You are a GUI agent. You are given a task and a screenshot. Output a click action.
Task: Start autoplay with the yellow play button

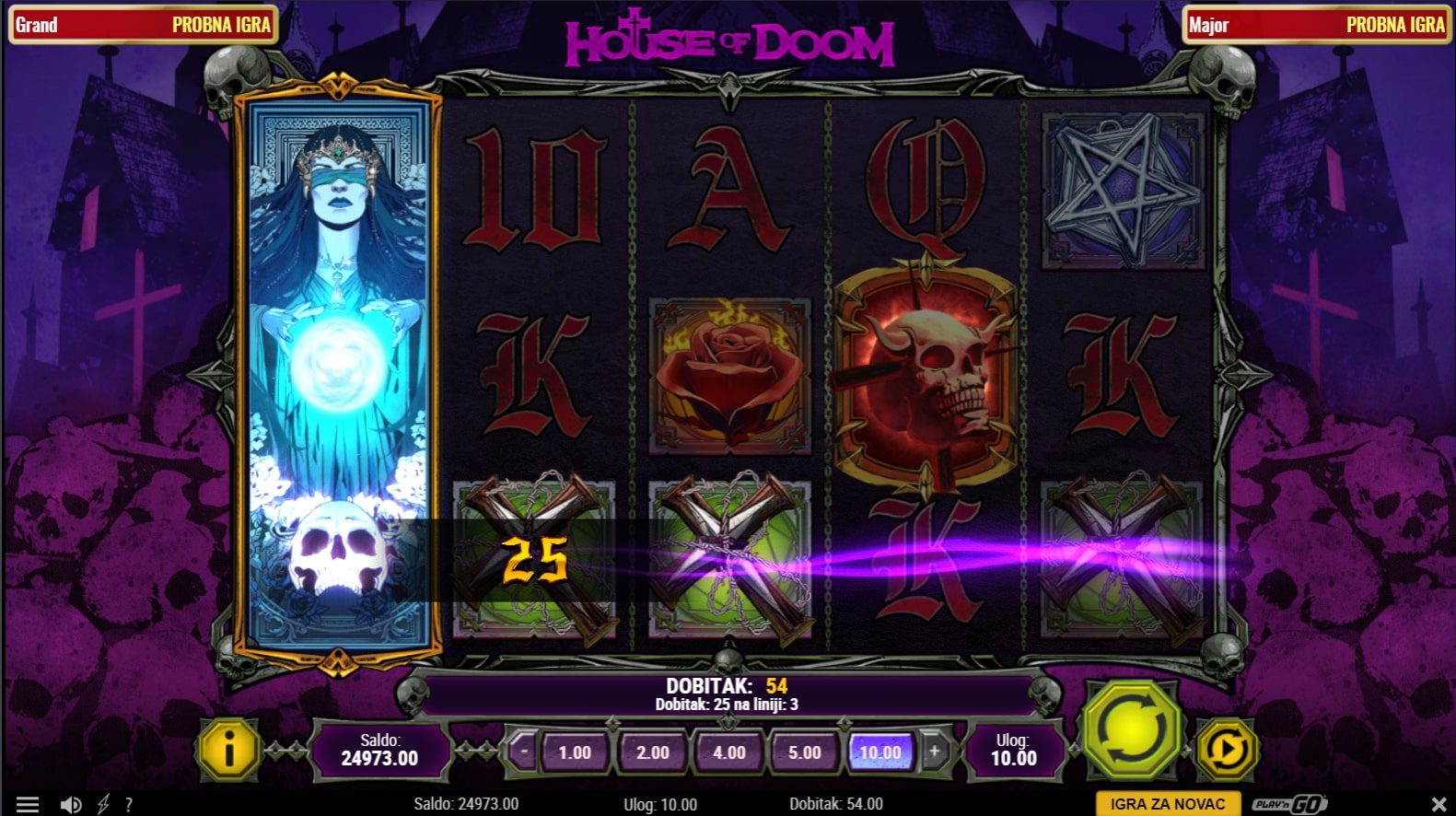coord(1227,750)
